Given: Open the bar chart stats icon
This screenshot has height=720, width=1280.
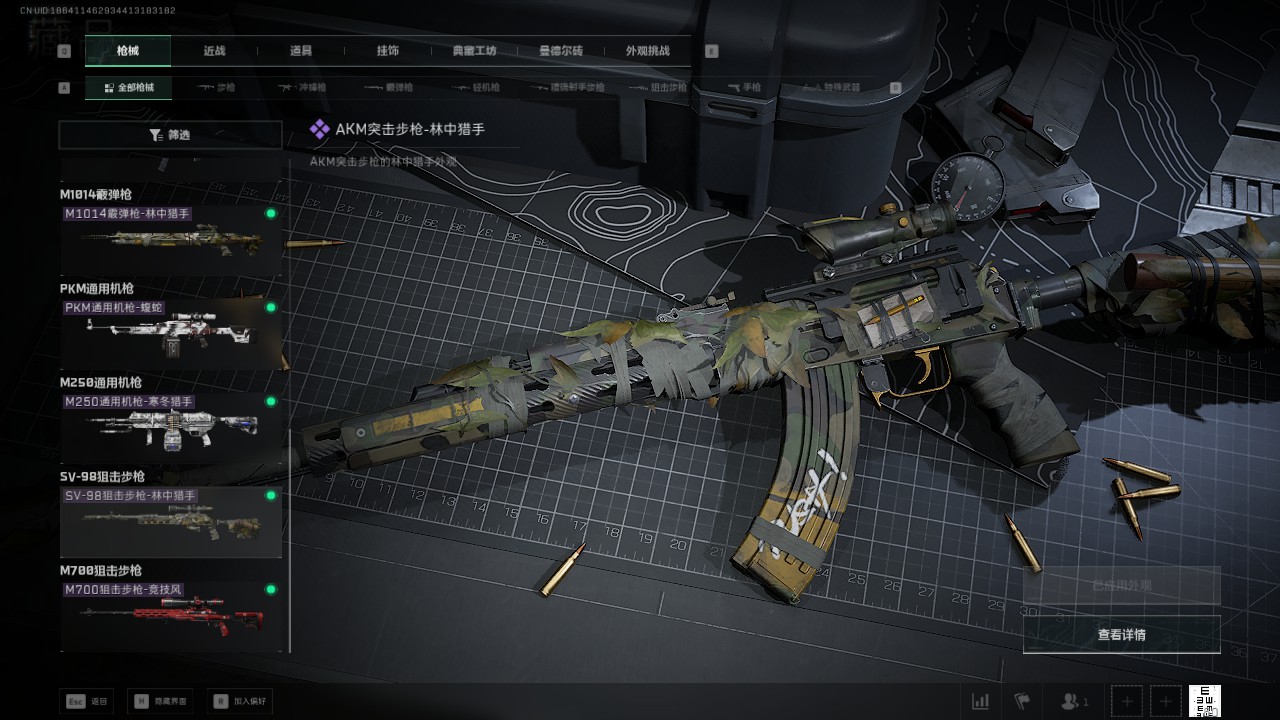Looking at the screenshot, I should (981, 701).
